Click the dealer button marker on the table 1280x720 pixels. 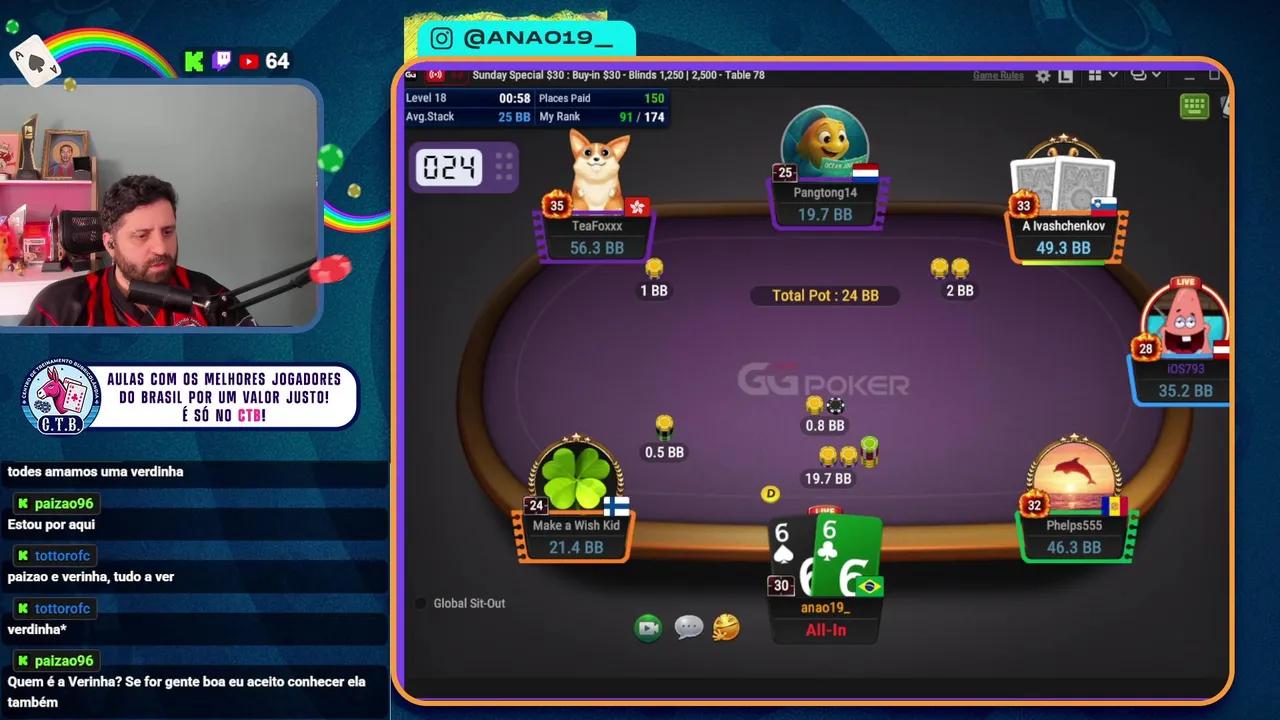pyautogui.click(x=771, y=494)
